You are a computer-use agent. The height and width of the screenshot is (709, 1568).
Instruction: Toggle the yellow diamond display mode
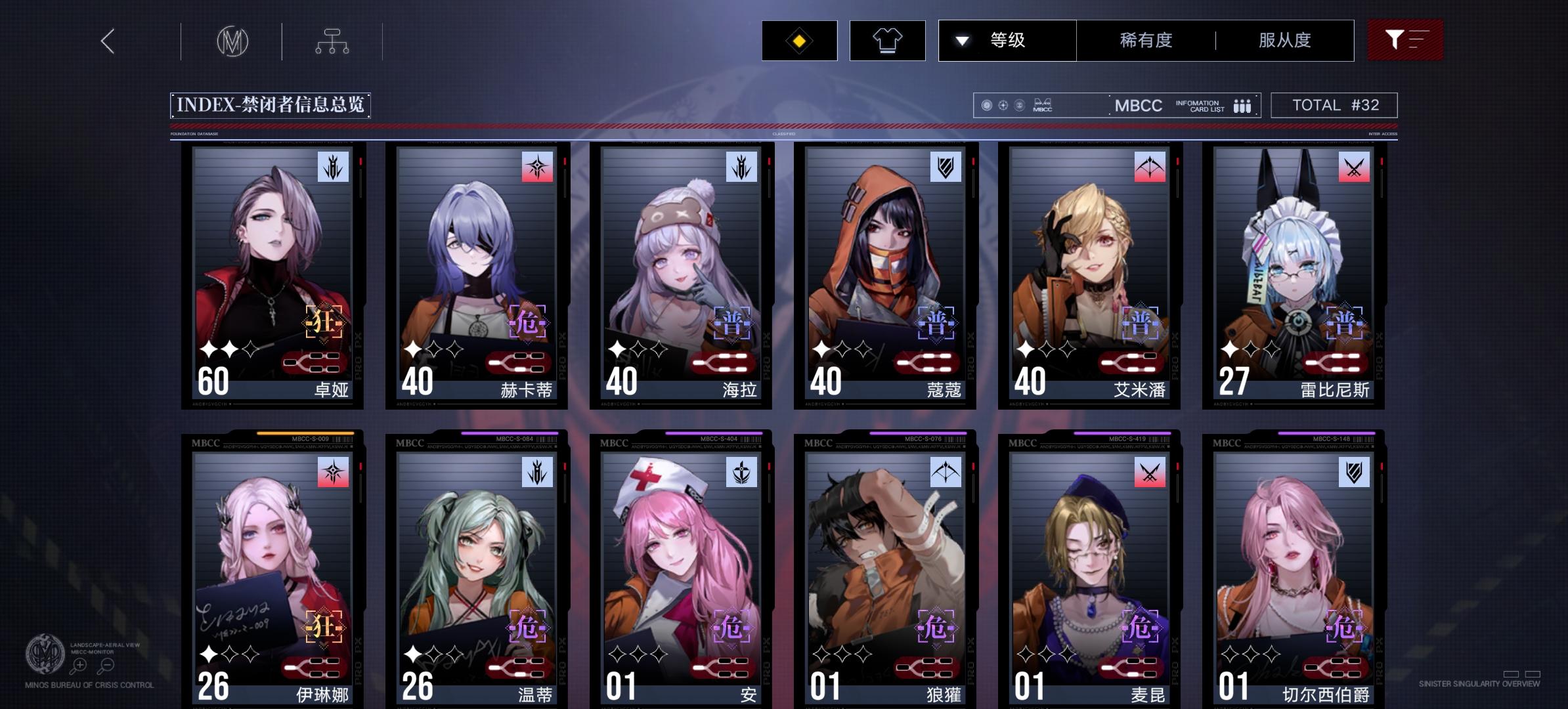click(x=799, y=40)
